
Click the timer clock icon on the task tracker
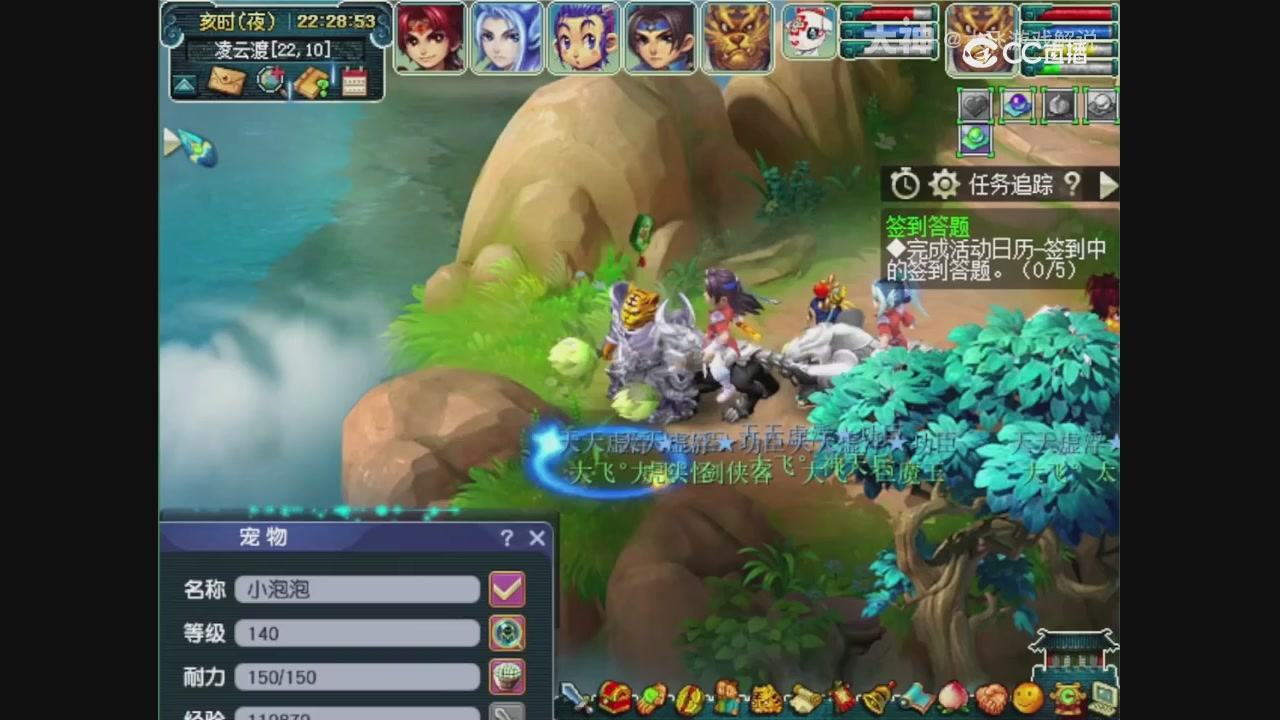[x=904, y=185]
